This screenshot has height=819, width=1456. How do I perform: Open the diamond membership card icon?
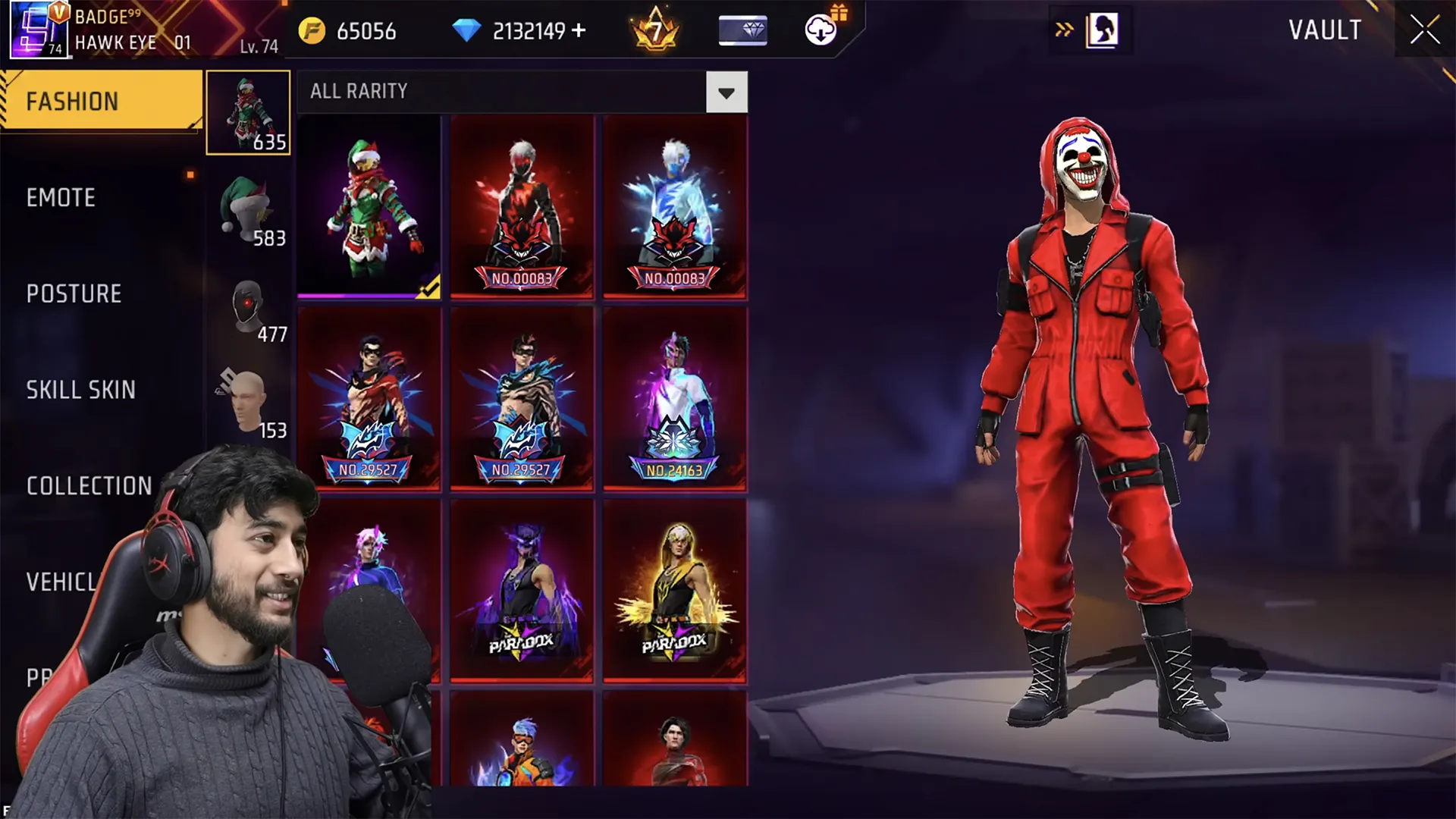point(742,30)
